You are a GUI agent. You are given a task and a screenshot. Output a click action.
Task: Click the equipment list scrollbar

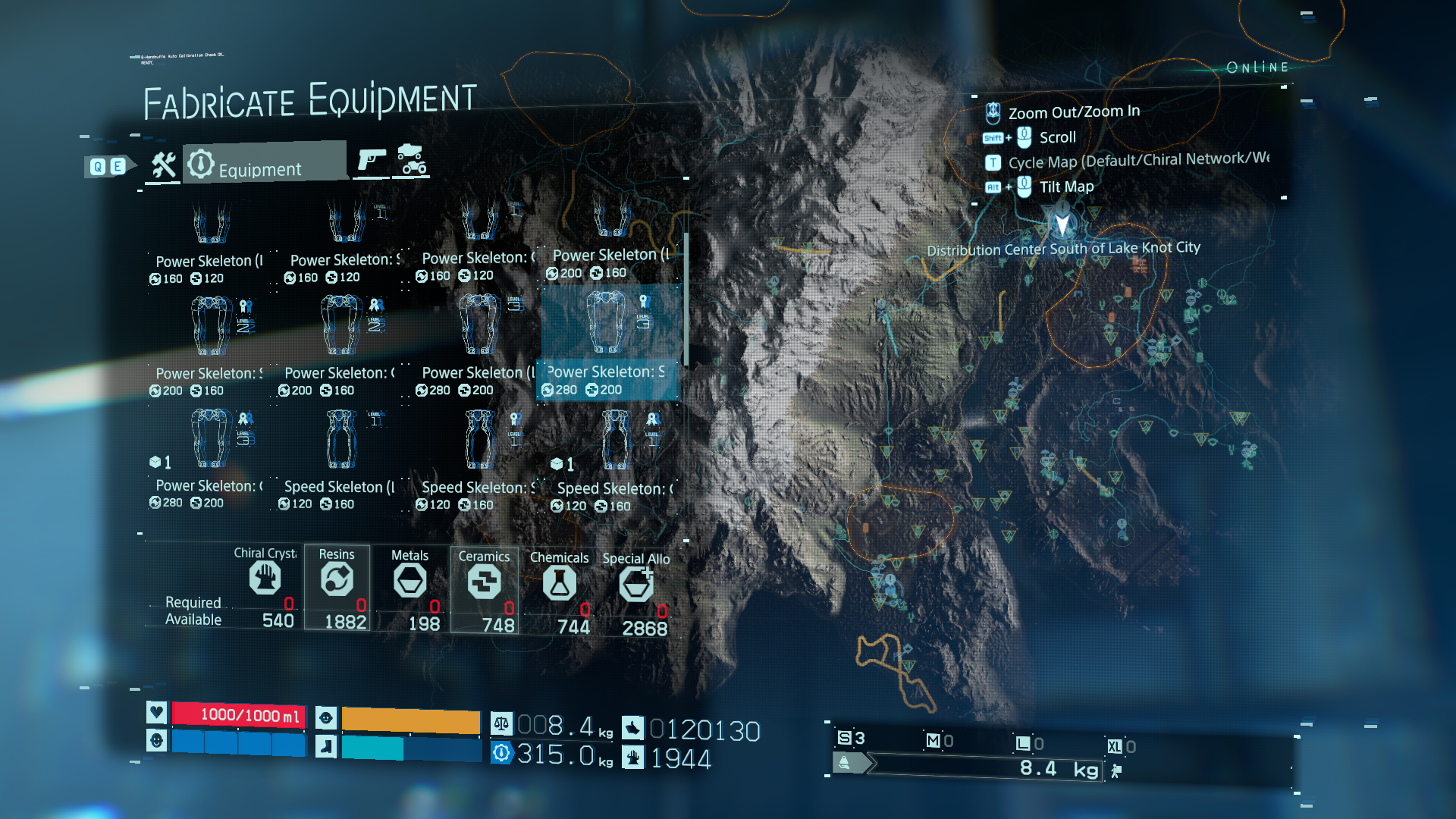click(686, 300)
